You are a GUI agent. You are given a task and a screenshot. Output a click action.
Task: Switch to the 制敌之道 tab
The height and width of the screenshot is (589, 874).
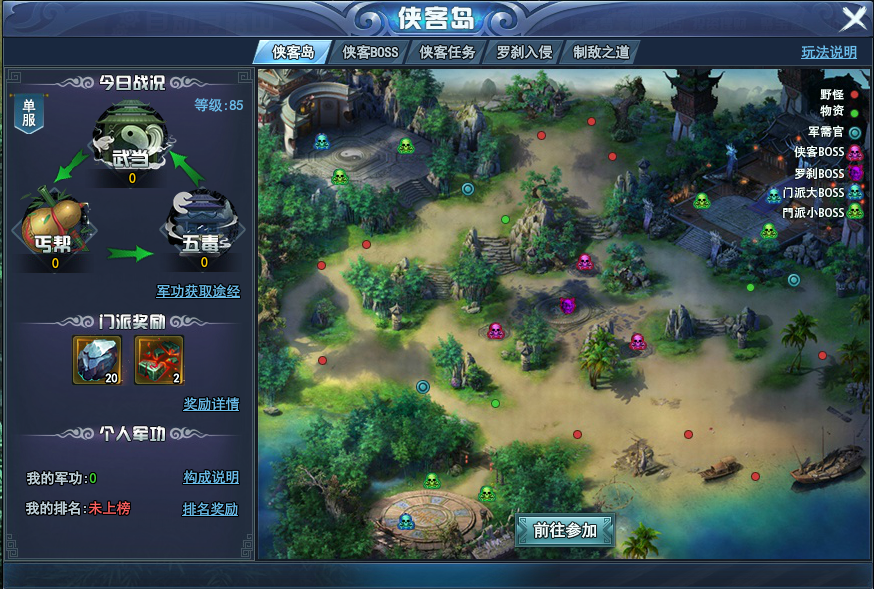coord(601,52)
